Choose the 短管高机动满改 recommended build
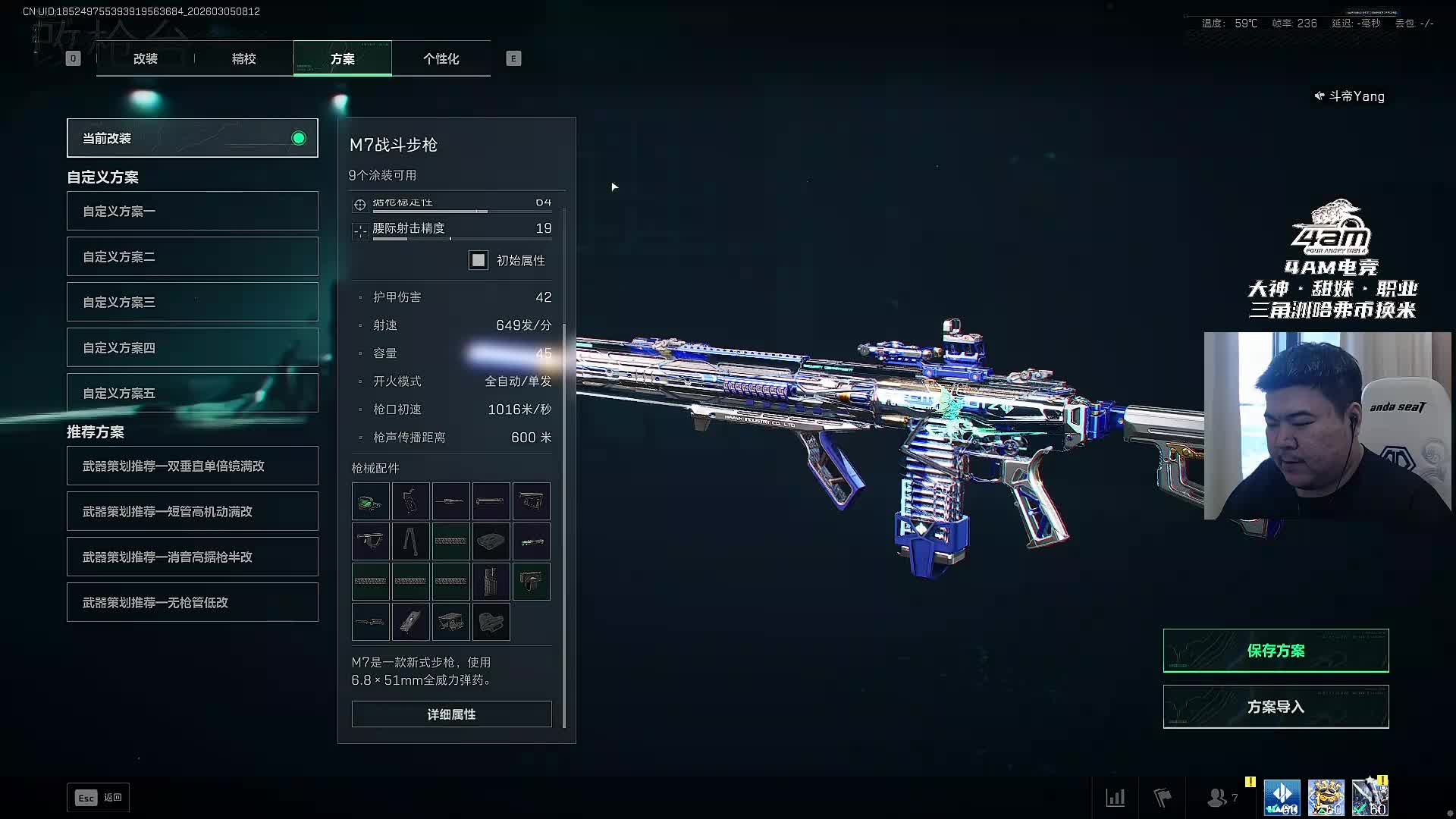Viewport: 1456px width, 819px height. click(192, 511)
